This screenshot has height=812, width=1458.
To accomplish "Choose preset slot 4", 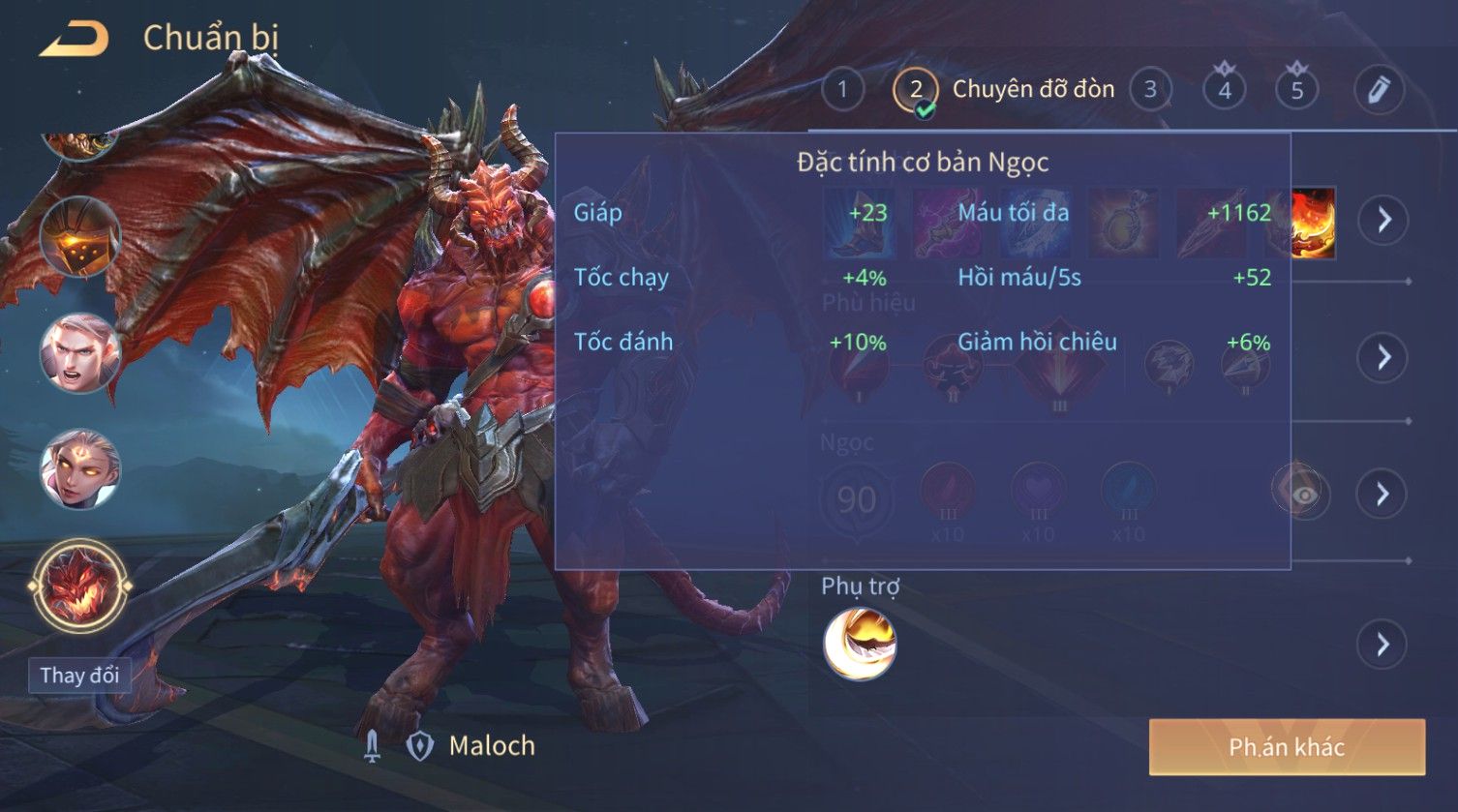I will coord(1225,90).
